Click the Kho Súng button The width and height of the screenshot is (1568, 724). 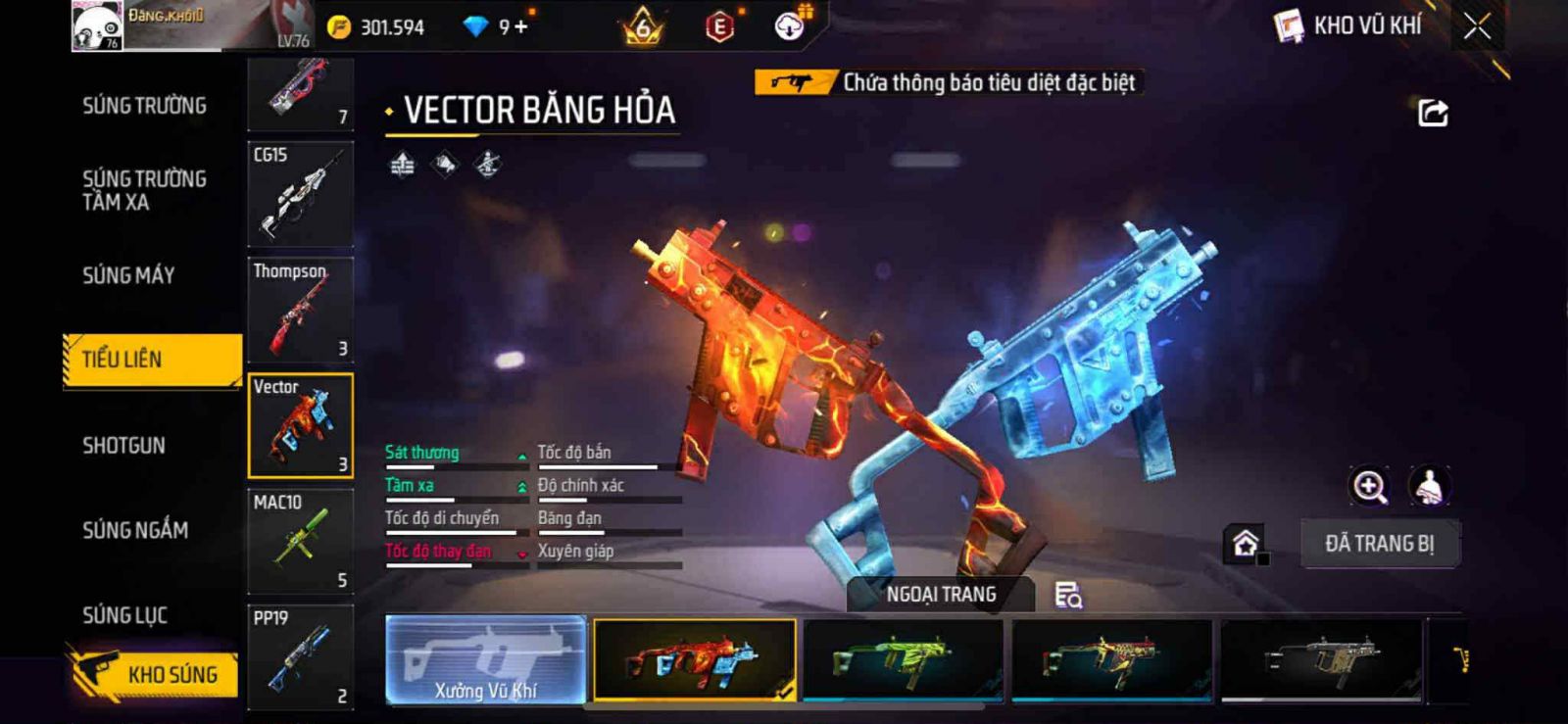(154, 674)
